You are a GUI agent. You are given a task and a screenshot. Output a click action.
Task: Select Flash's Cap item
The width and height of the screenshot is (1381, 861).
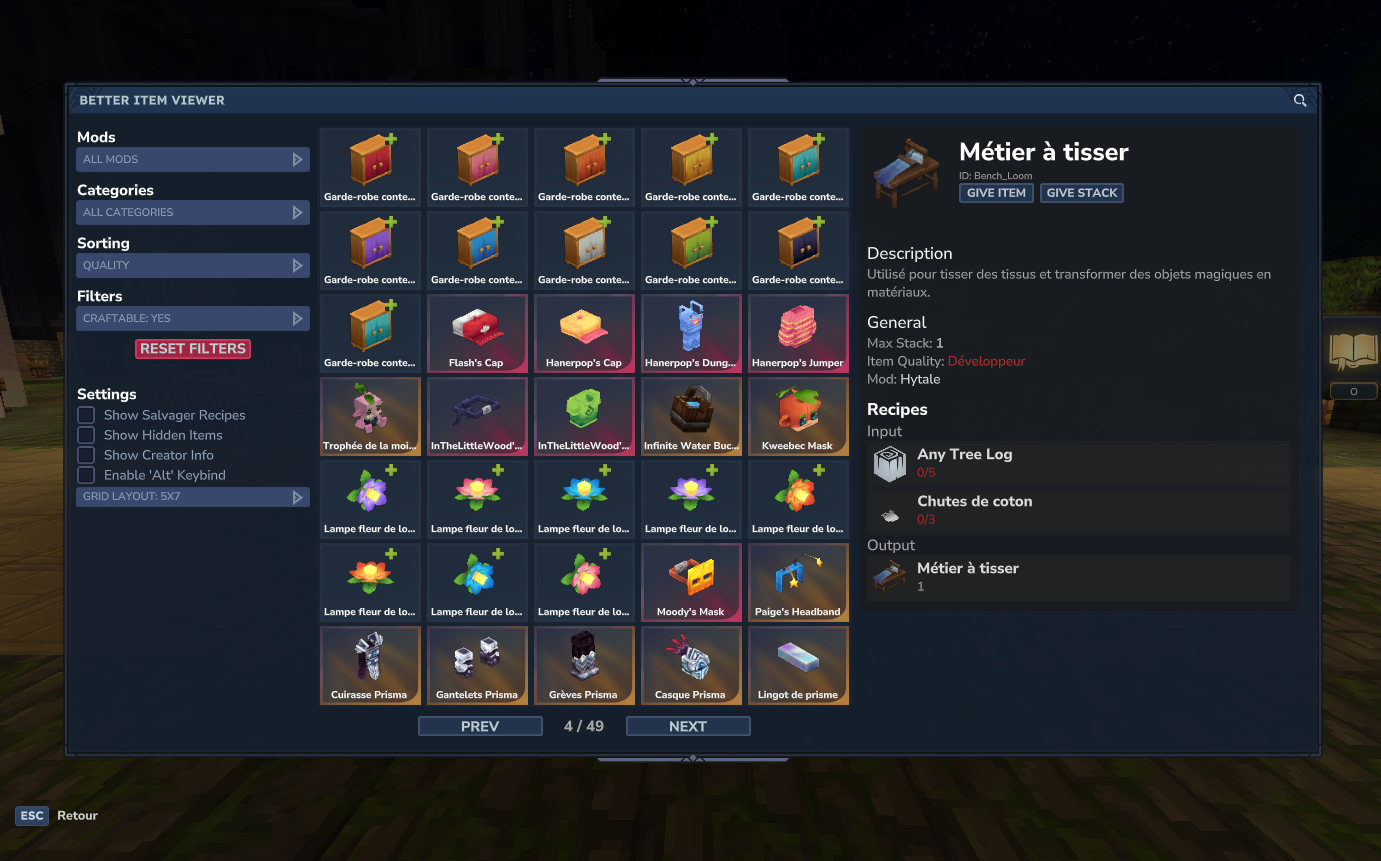(477, 333)
